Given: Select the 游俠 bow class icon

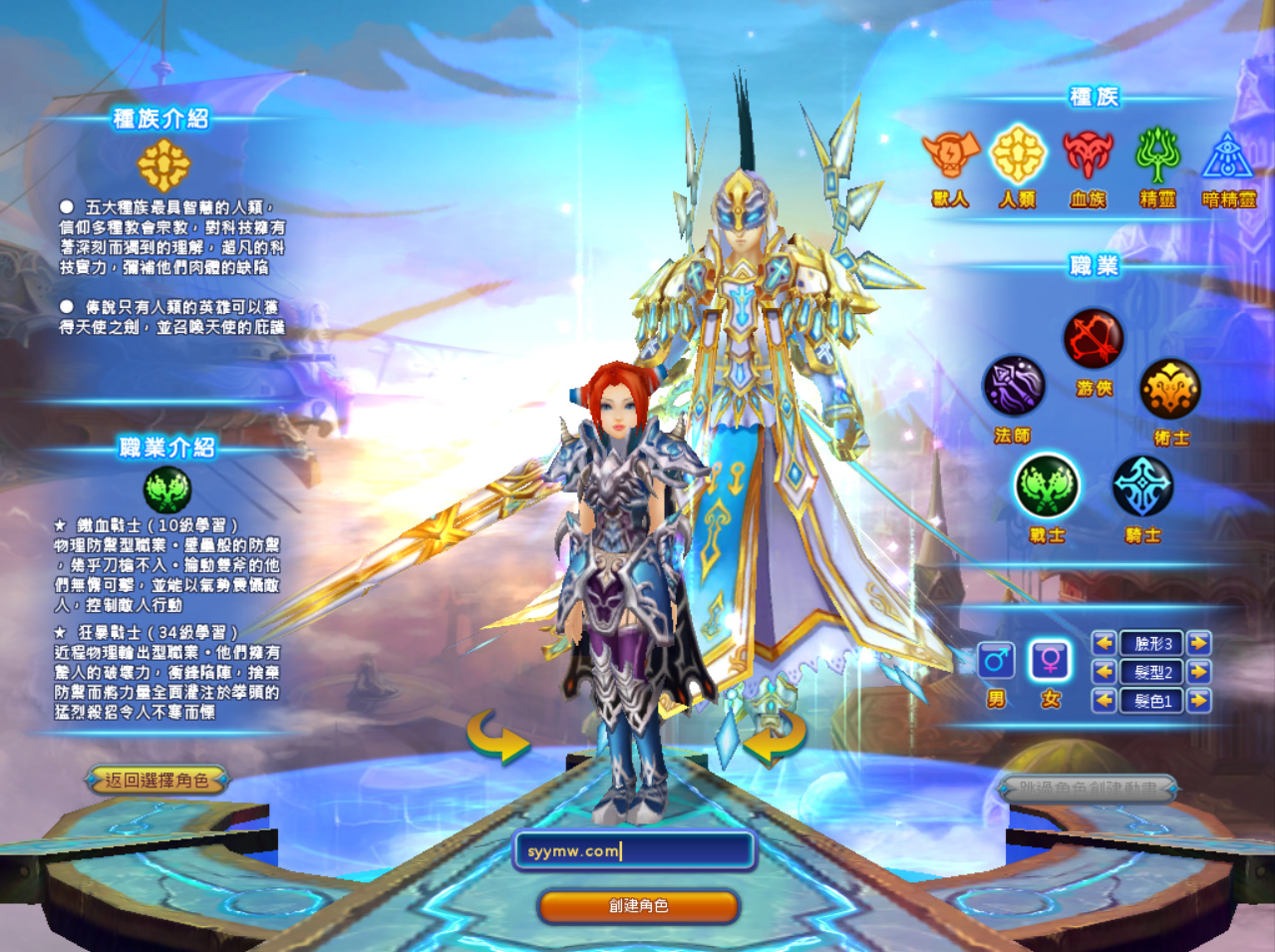Looking at the screenshot, I should (1094, 339).
